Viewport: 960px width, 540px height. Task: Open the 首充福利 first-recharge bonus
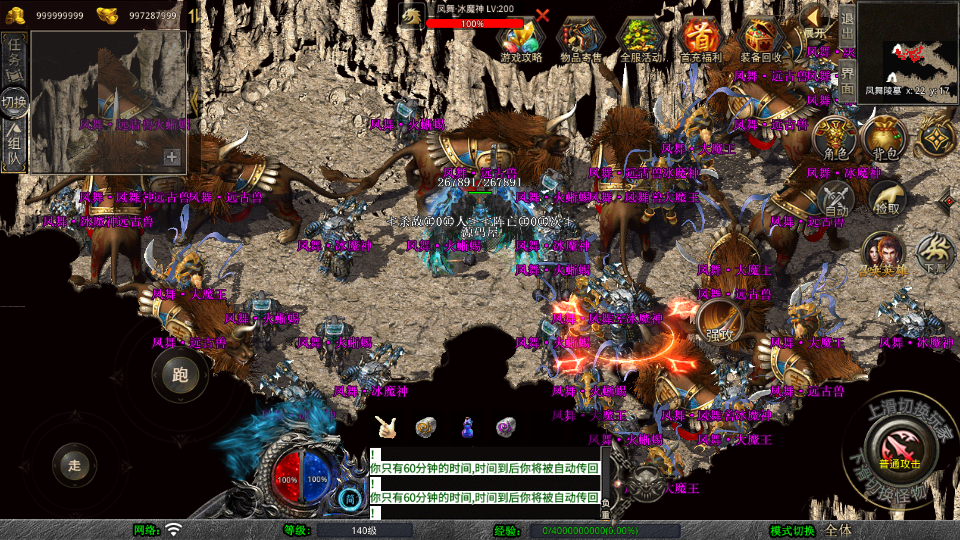click(701, 40)
